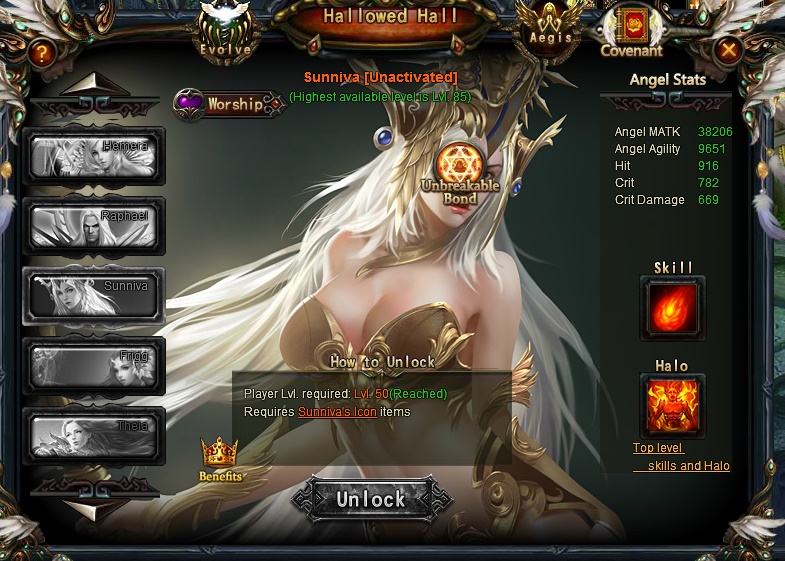785x561 pixels.
Task: Select the angel Sunniva
Action: (94, 296)
